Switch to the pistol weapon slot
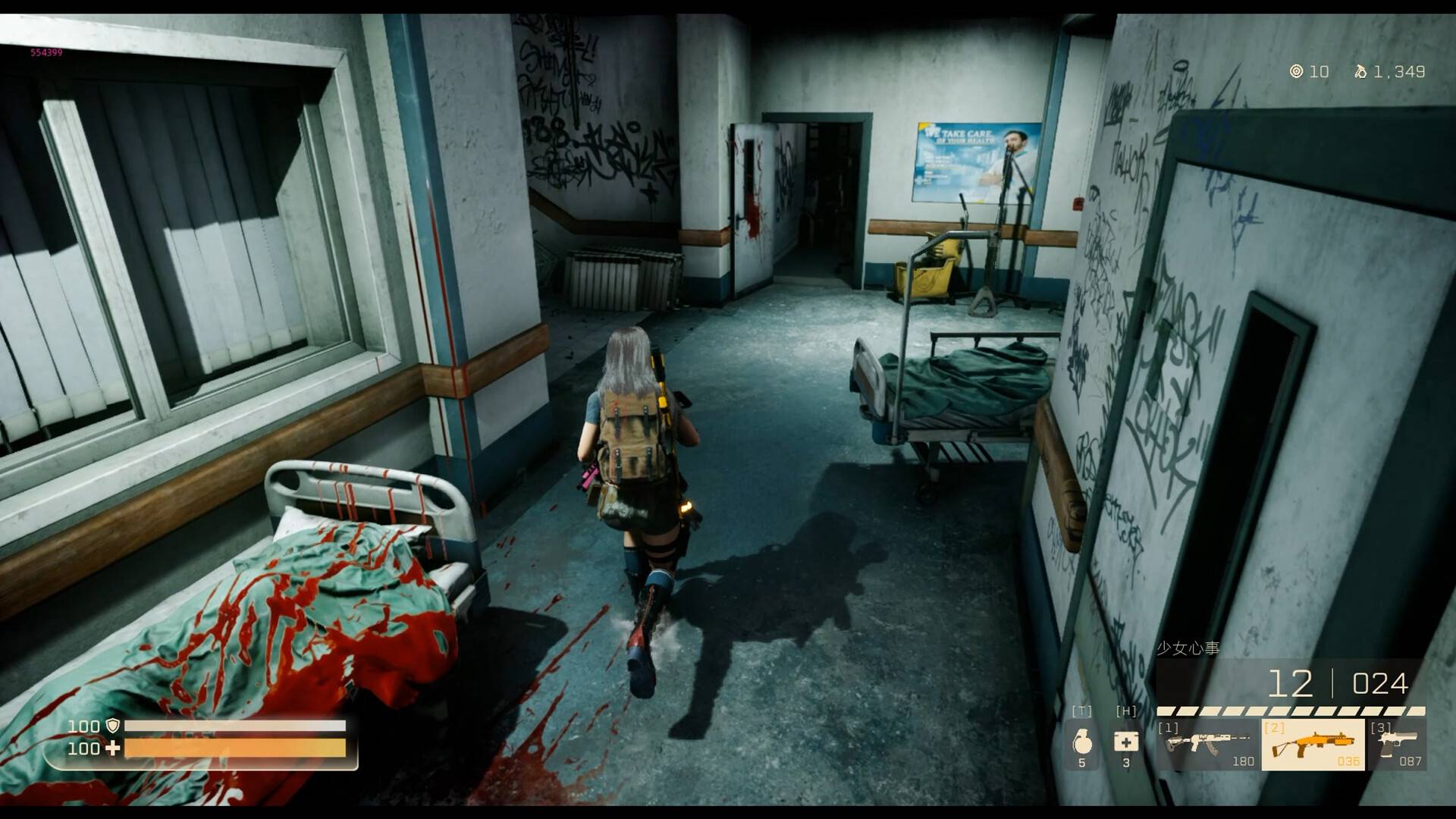Viewport: 1456px width, 819px height. point(1397,744)
